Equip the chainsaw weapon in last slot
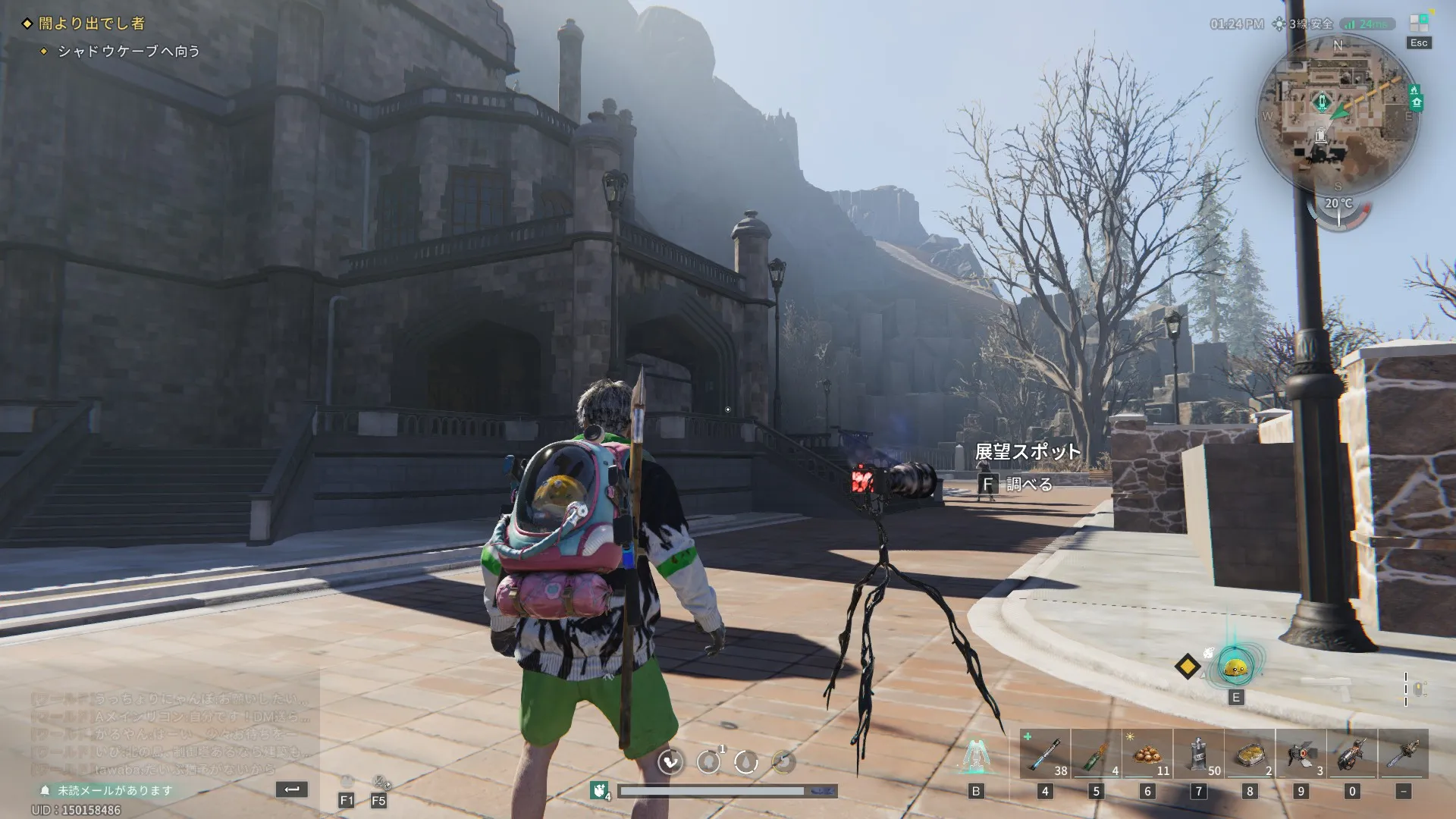The image size is (1456, 819). [x=1404, y=755]
